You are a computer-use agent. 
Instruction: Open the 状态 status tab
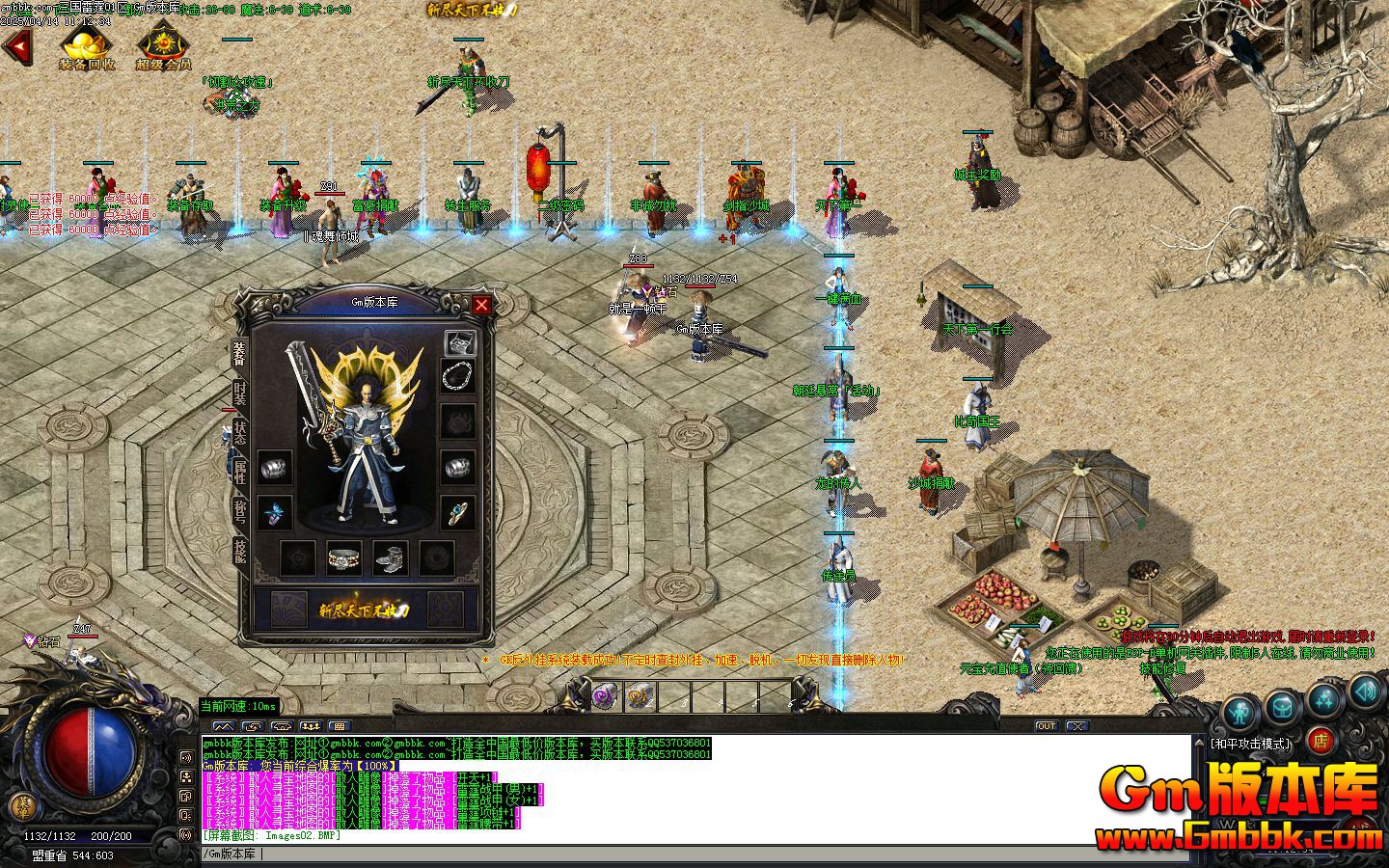239,433
